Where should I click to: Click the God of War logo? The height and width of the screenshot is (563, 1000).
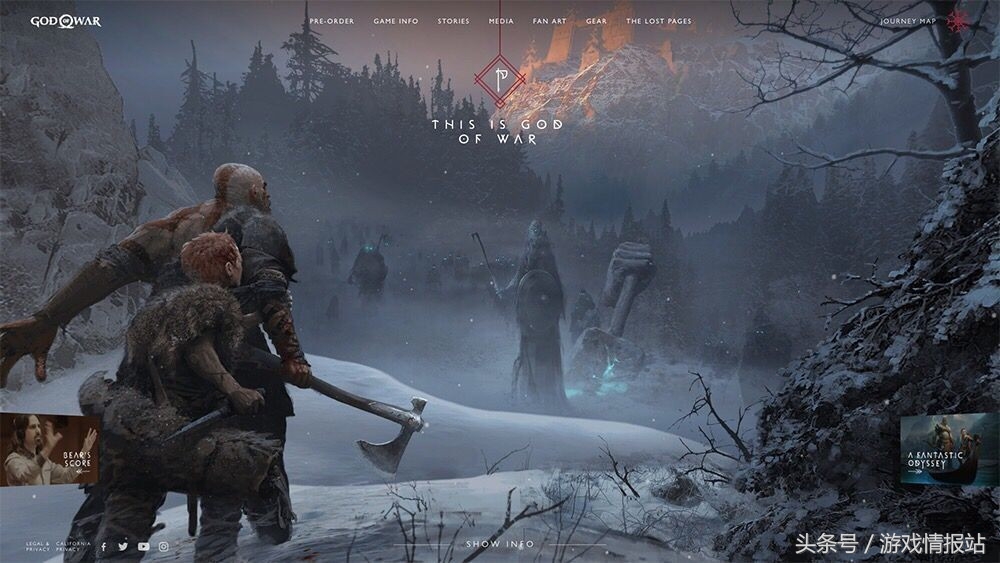(65, 21)
